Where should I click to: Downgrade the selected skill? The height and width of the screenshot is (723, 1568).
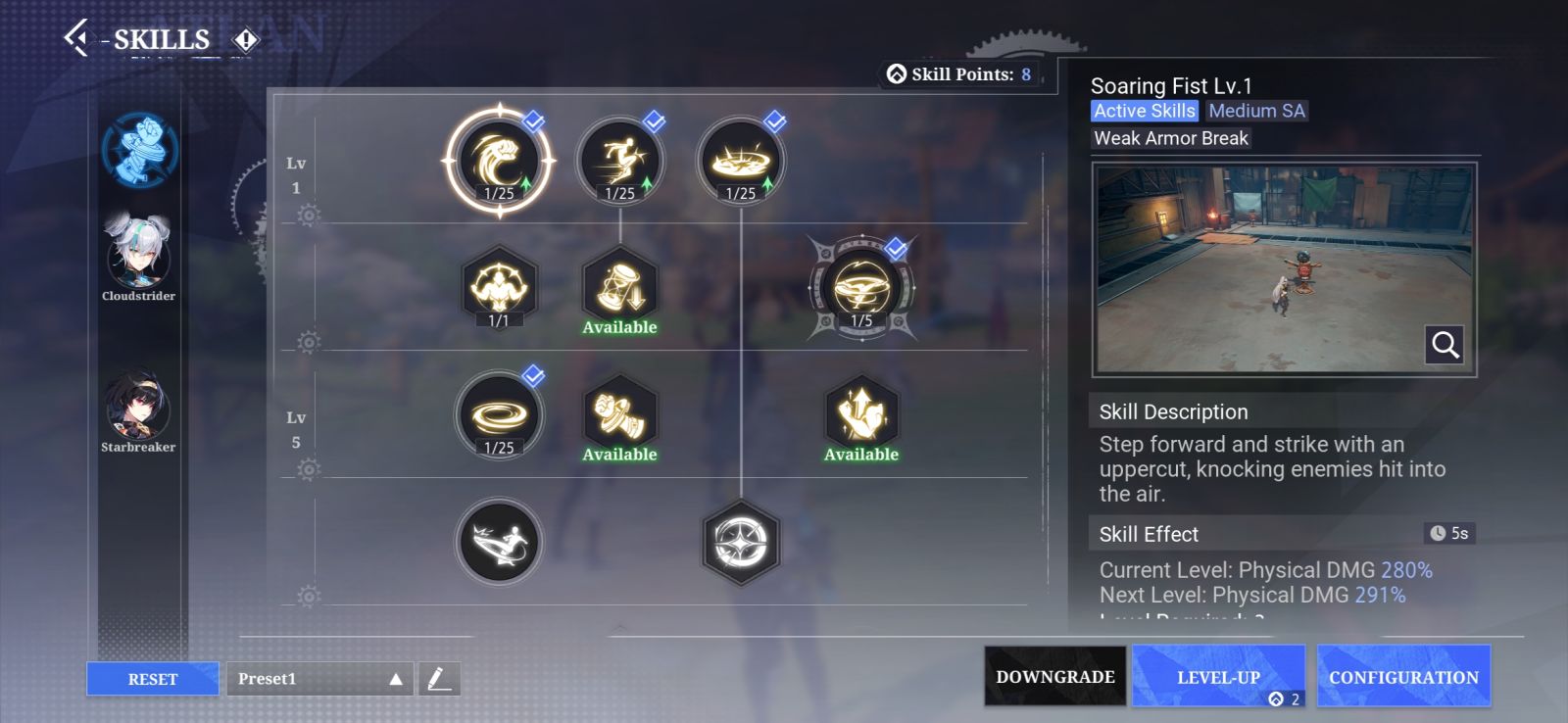click(1054, 676)
